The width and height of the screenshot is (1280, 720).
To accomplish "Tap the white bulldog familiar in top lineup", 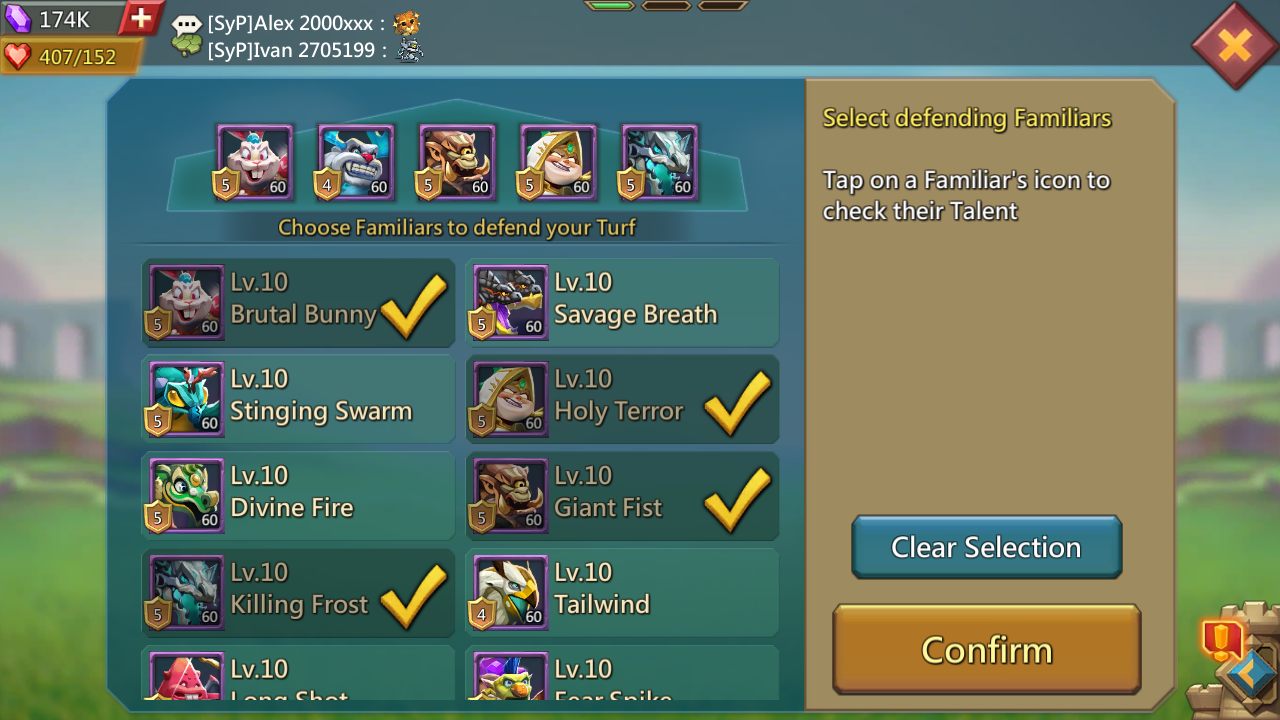I will [x=356, y=162].
